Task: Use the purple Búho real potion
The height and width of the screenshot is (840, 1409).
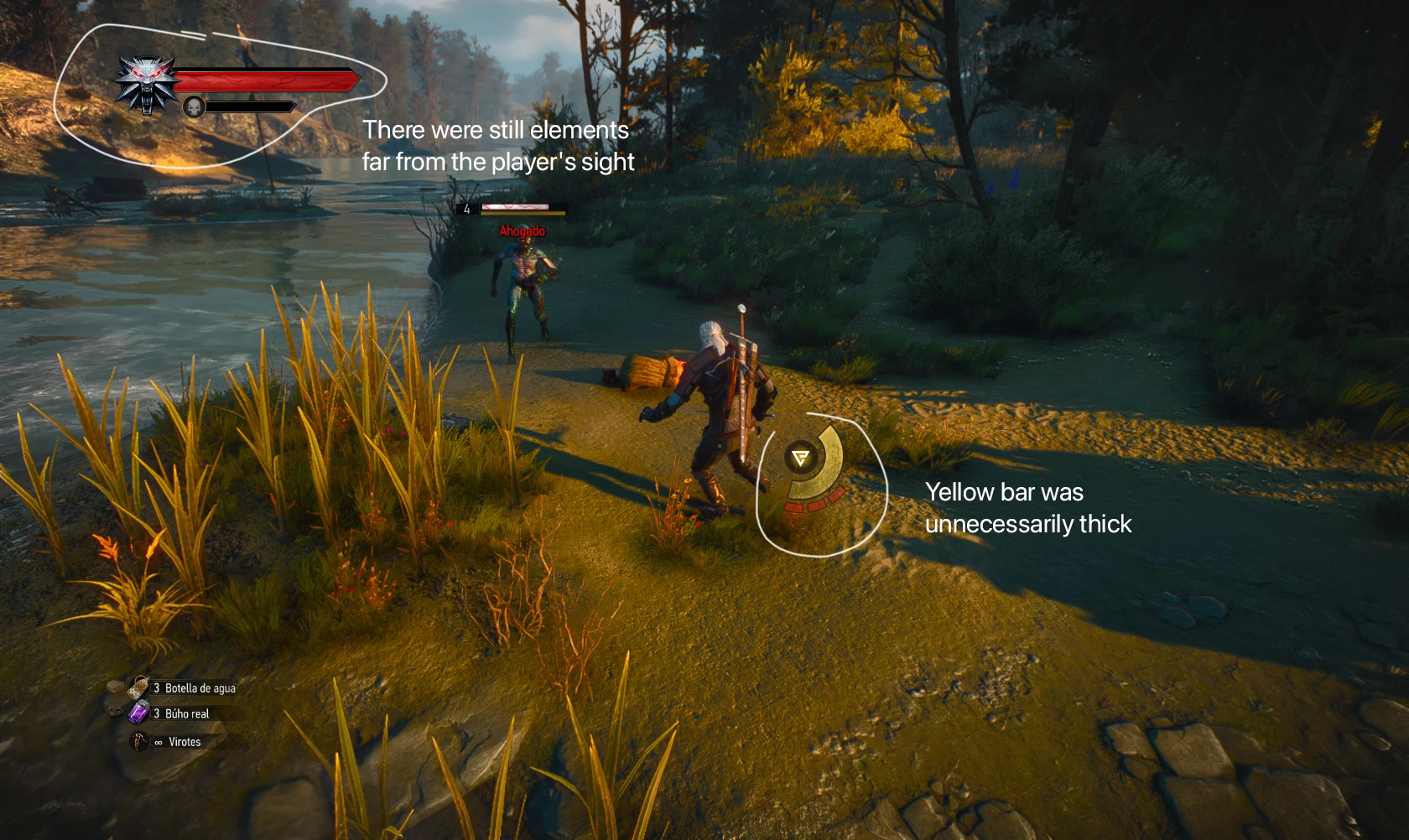Action: (138, 713)
